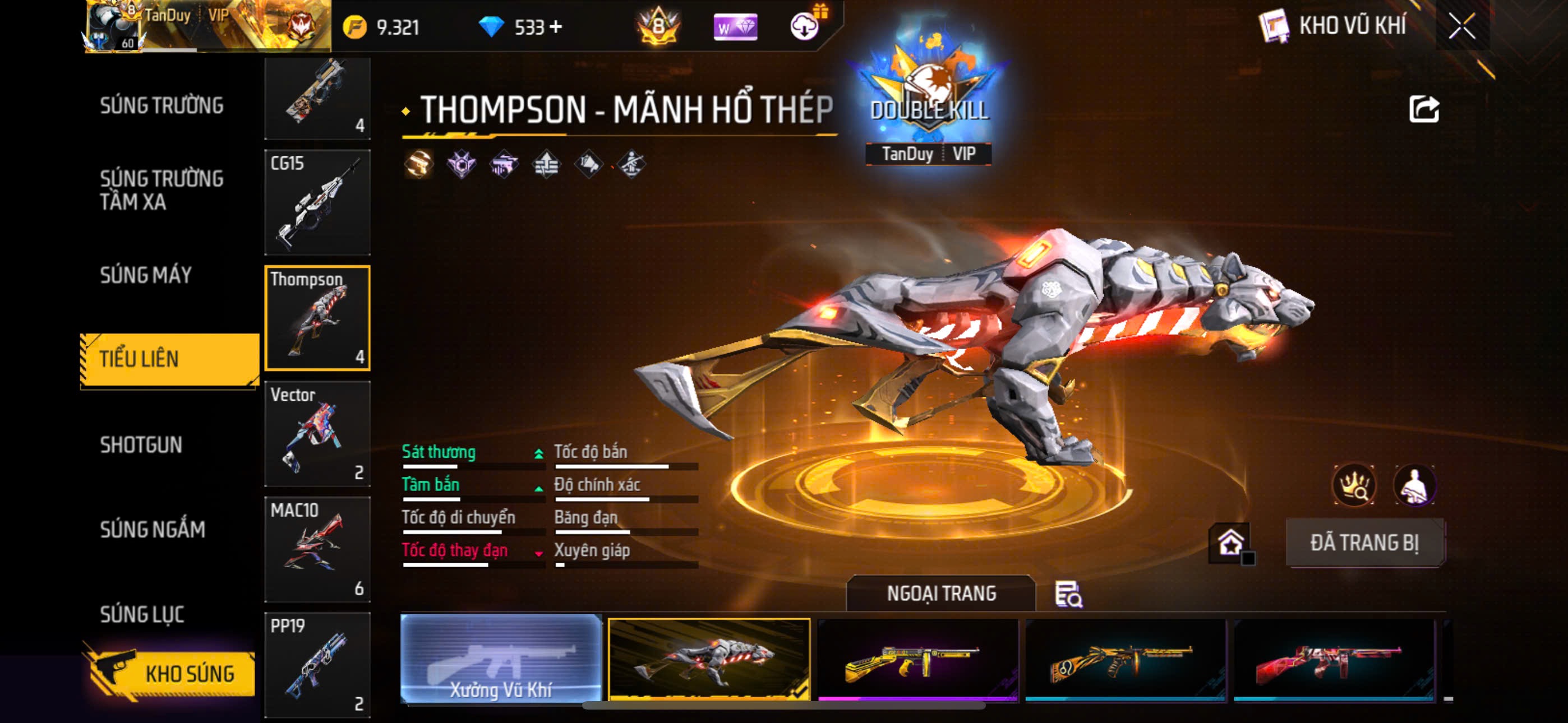
Task: Add diamonds with the plus button
Action: pyautogui.click(x=556, y=27)
